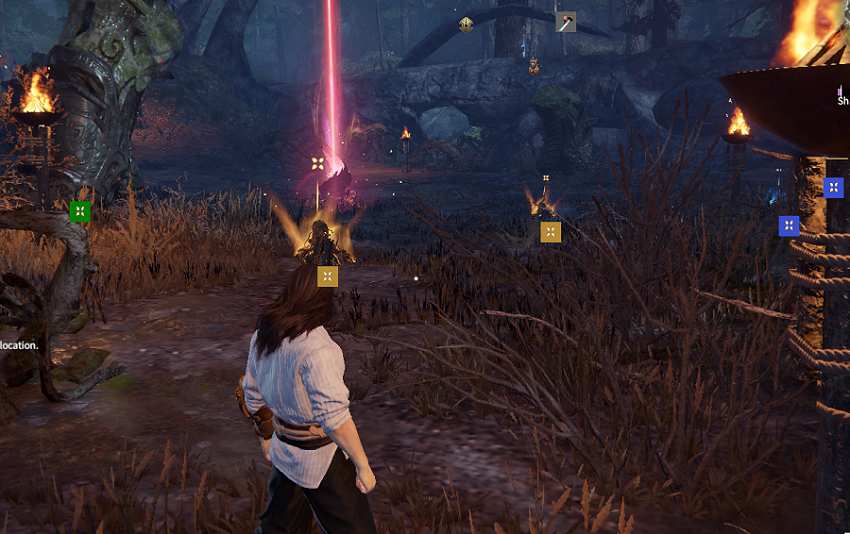This screenshot has width=850, height=534.
Task: Select the gold diamond waypoint marker
Action: [466, 25]
